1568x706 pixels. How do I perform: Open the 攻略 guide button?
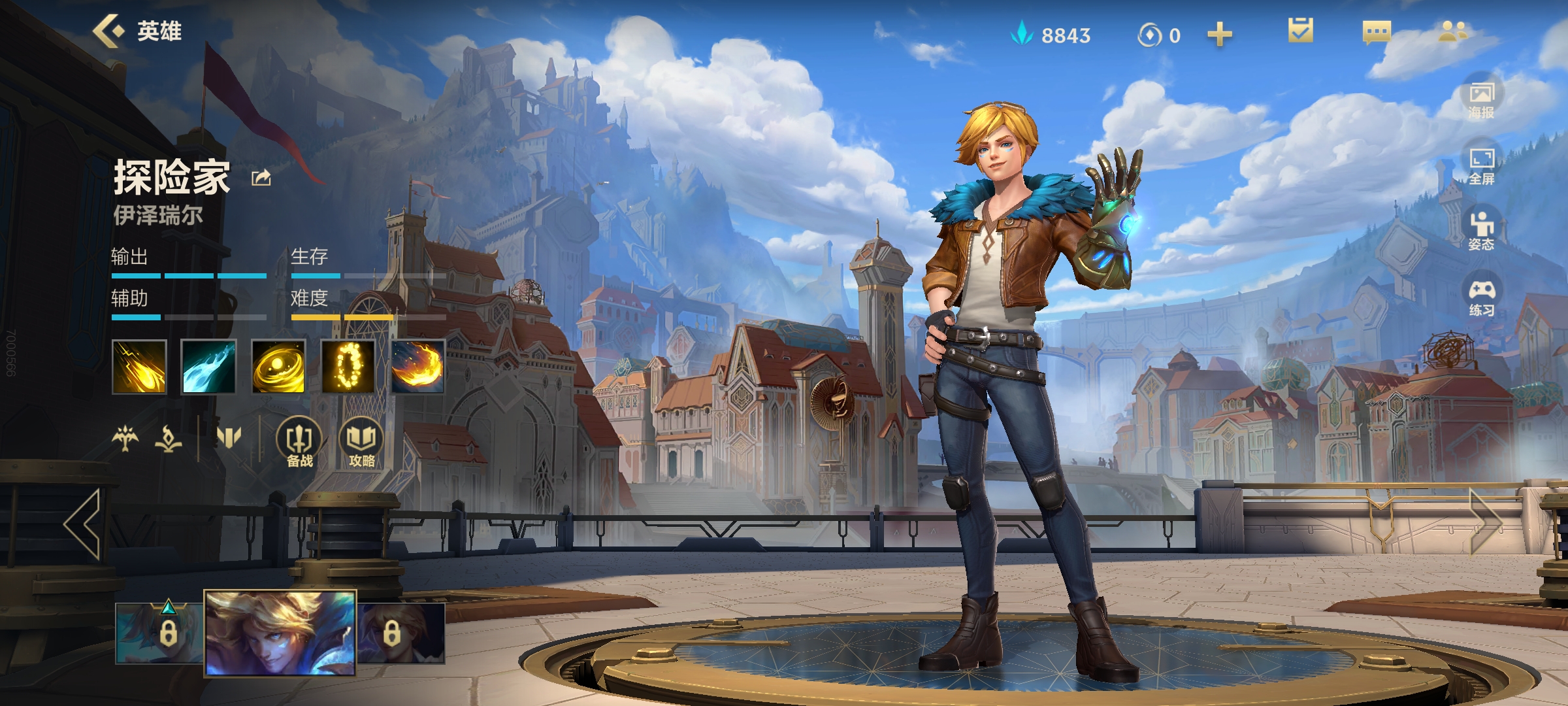pos(361,443)
